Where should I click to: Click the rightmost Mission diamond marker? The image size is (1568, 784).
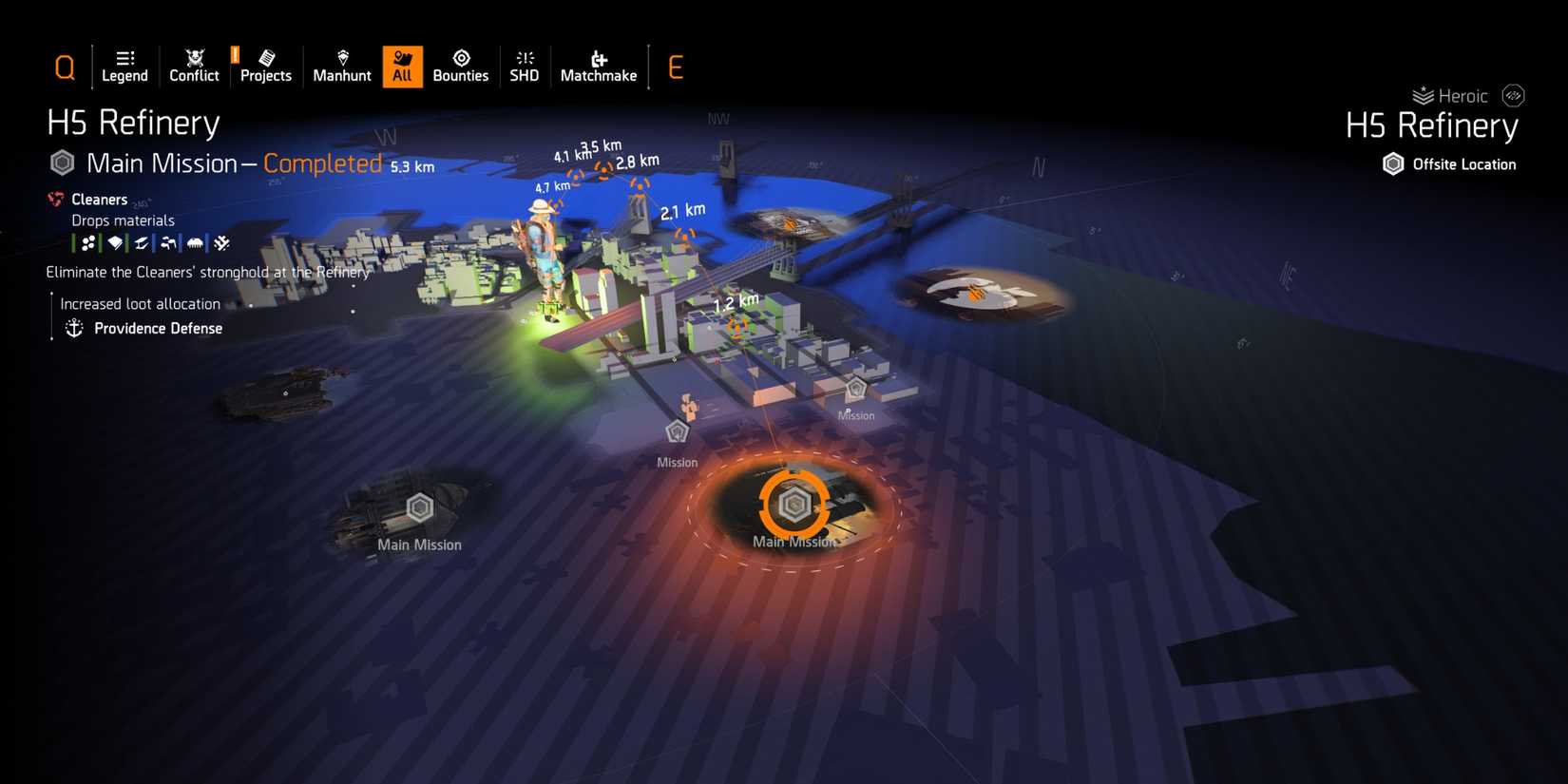pos(856,389)
